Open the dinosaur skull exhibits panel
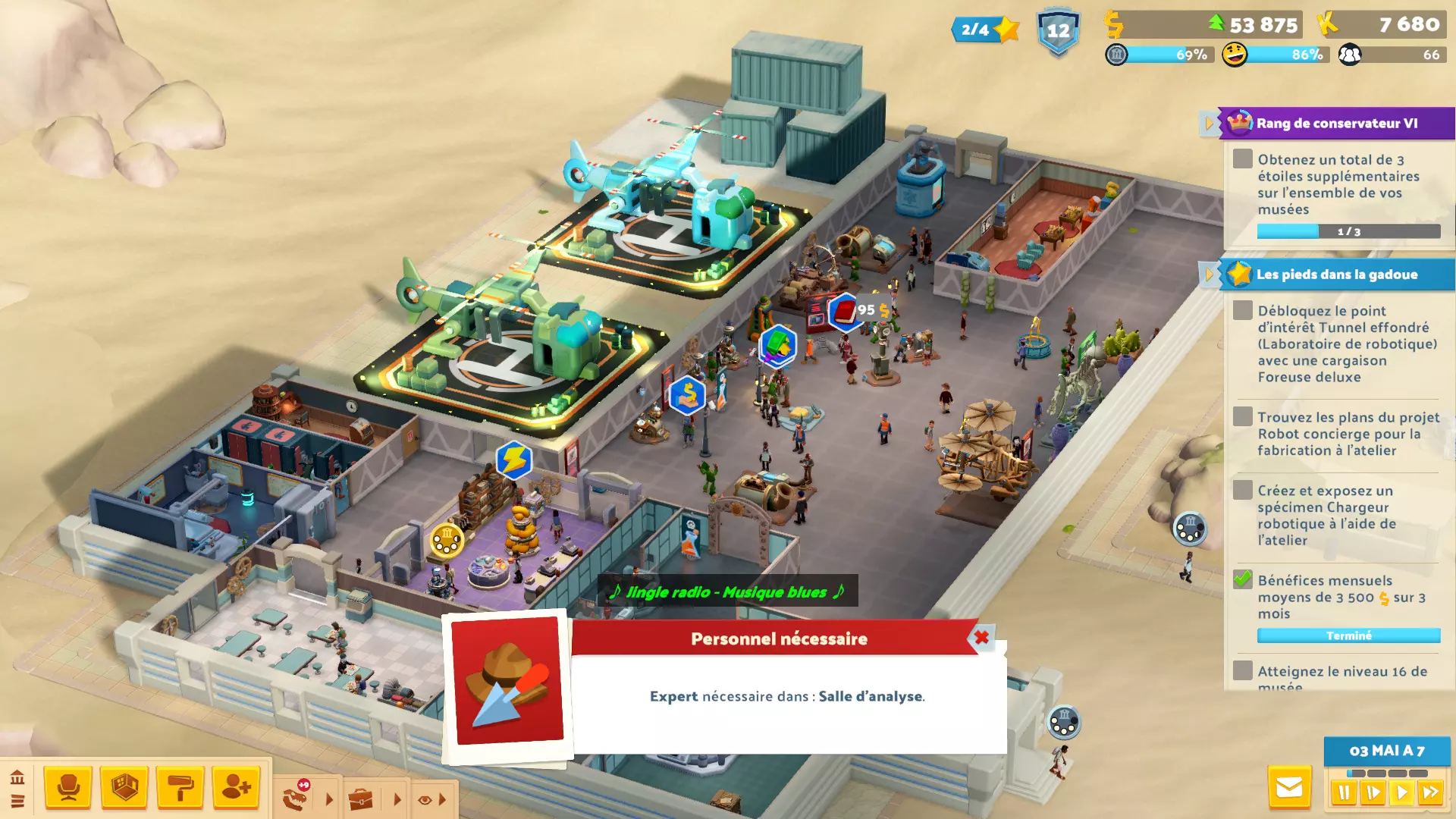This screenshot has height=819, width=1456. coord(296,799)
